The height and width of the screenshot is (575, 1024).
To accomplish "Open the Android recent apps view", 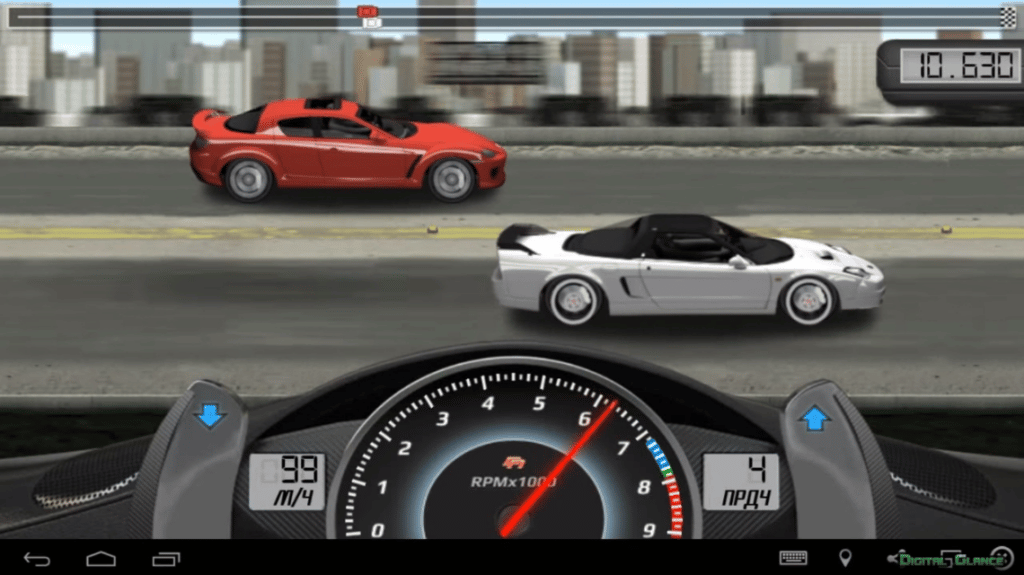I will click(166, 558).
